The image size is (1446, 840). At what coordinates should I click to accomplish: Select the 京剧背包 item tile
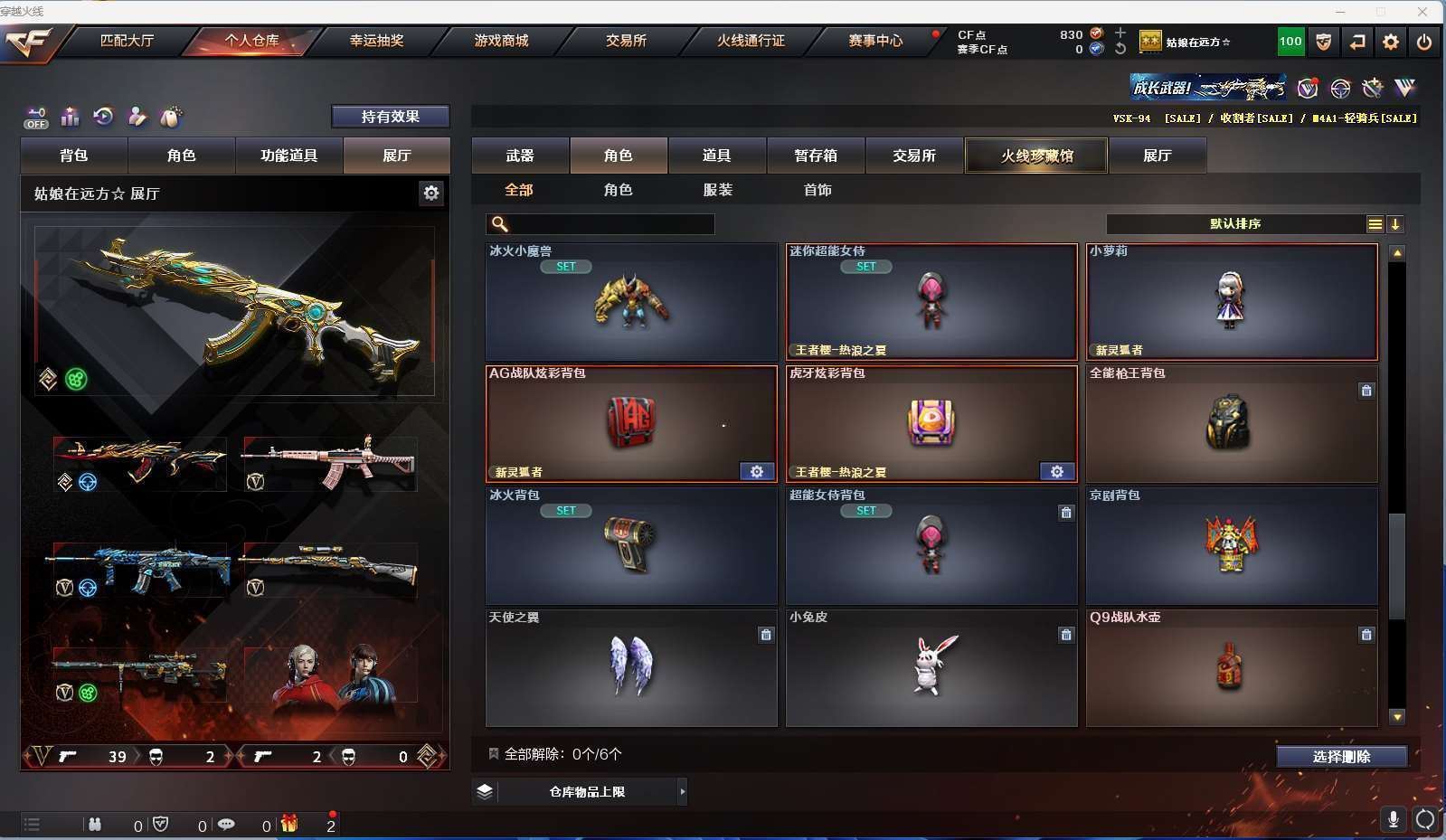(x=1232, y=545)
